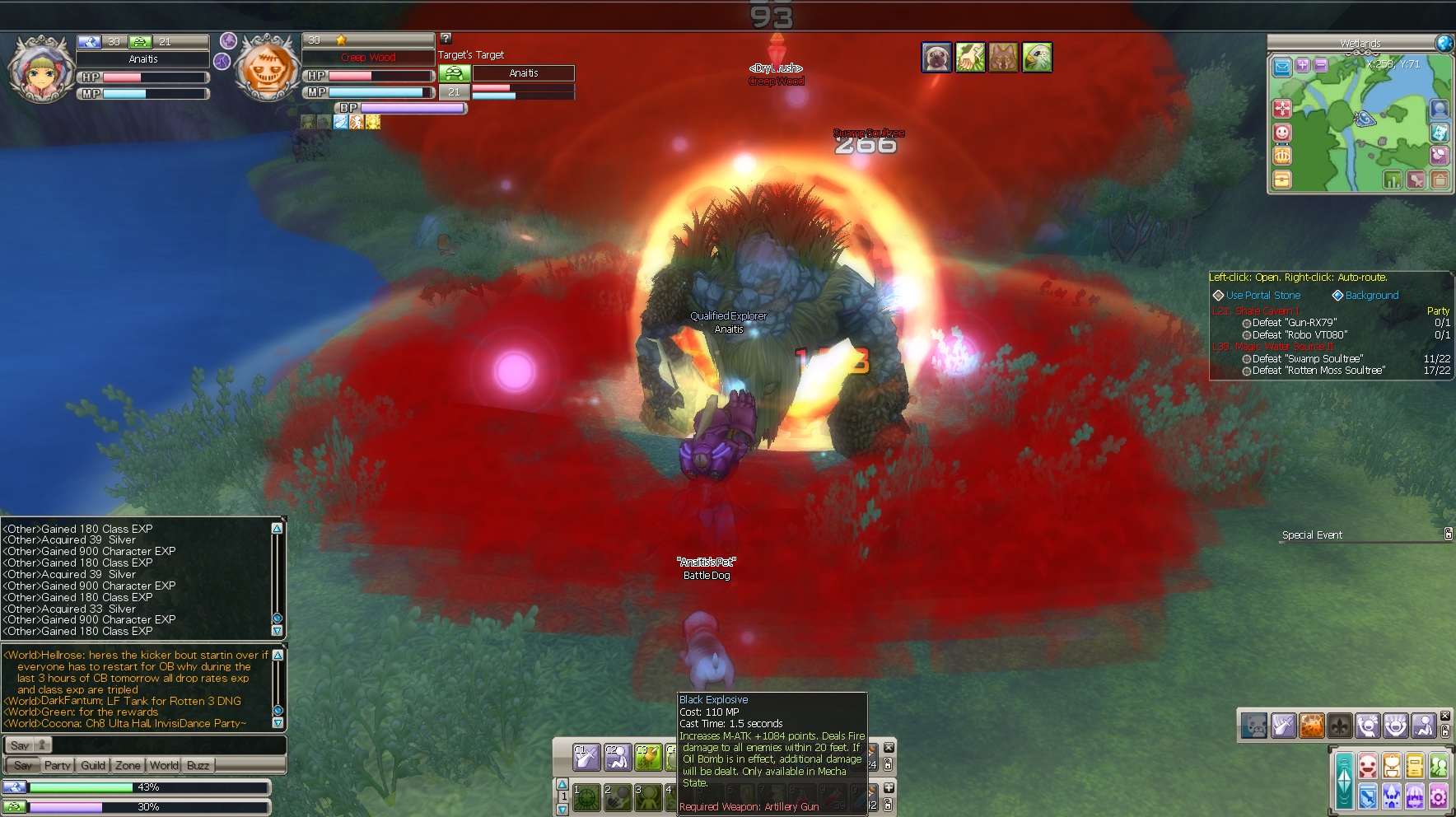Switch to World chat tab
This screenshot has width=1456, height=817.
164,765
